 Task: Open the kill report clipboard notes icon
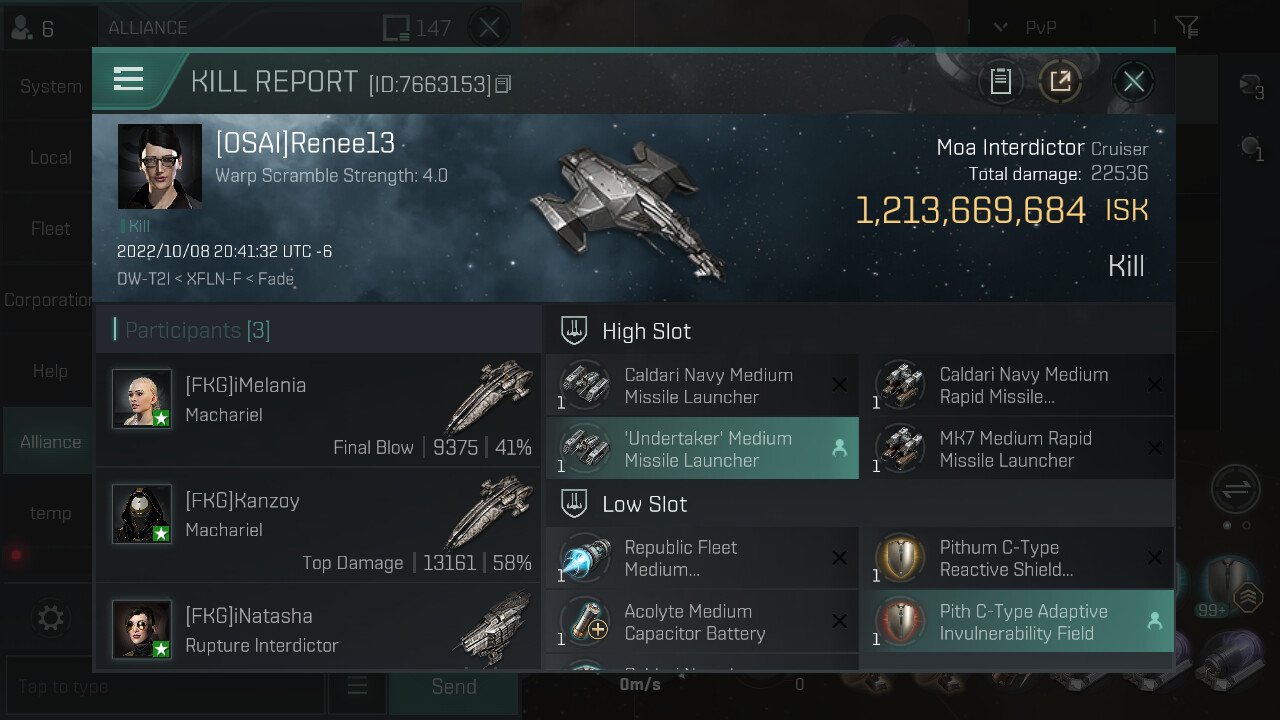(1001, 82)
